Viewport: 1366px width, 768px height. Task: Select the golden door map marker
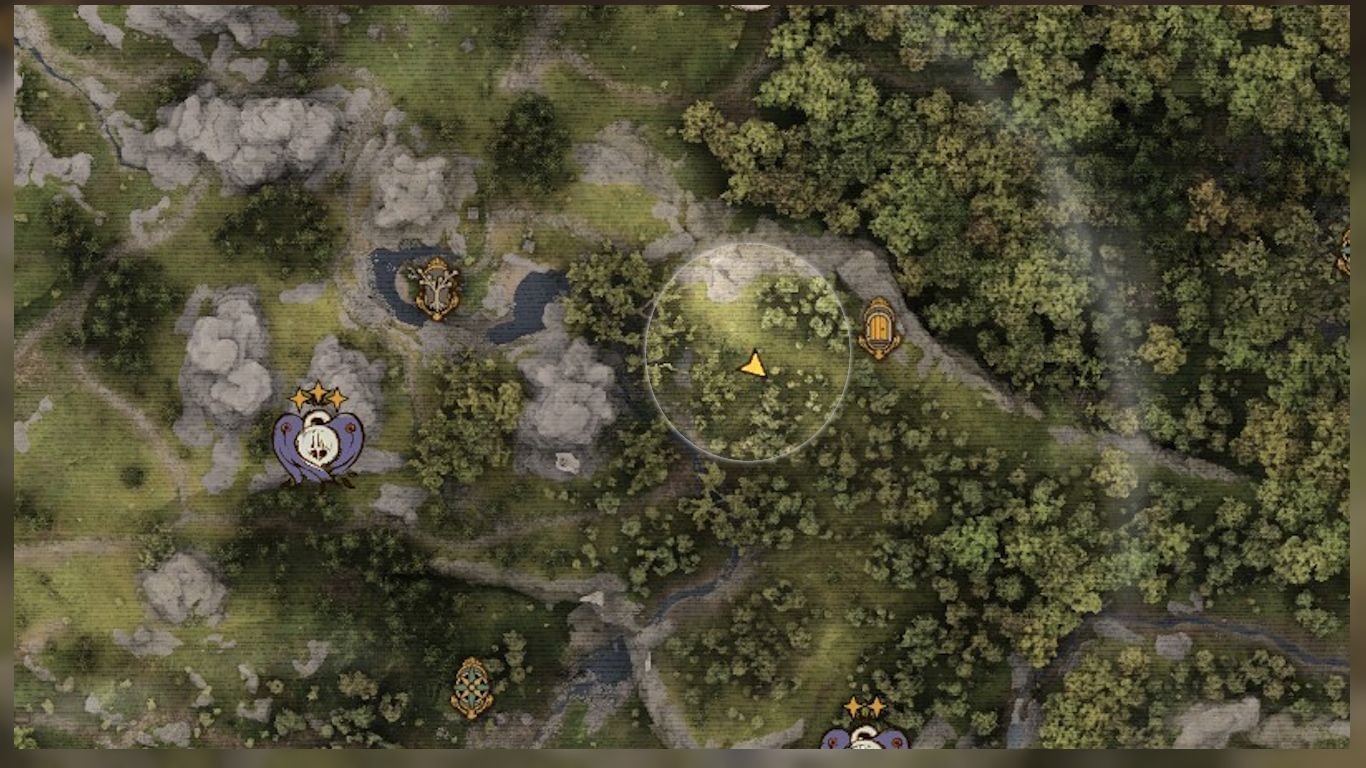click(x=879, y=327)
